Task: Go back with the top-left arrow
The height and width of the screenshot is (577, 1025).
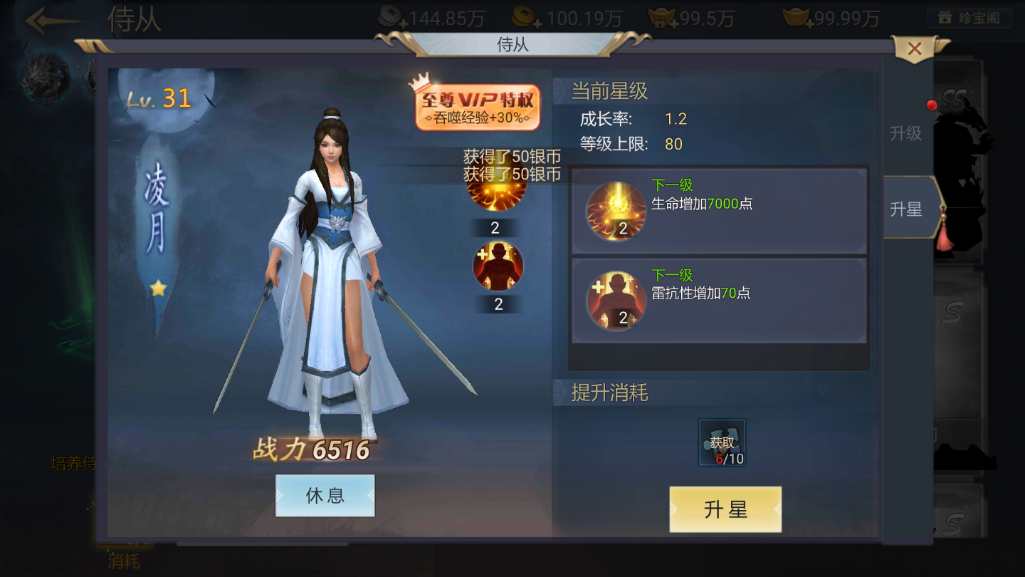Action: coord(52,20)
